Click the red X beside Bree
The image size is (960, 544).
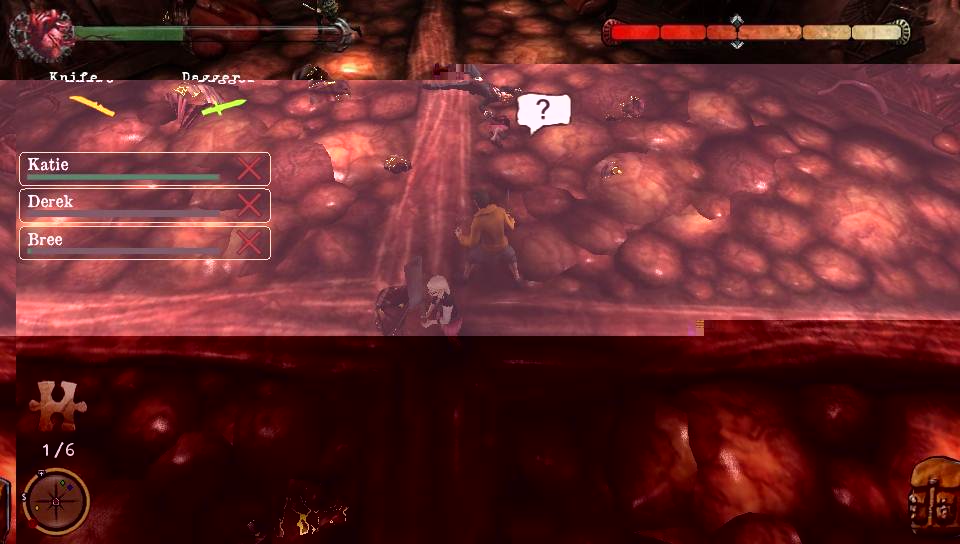(x=249, y=243)
